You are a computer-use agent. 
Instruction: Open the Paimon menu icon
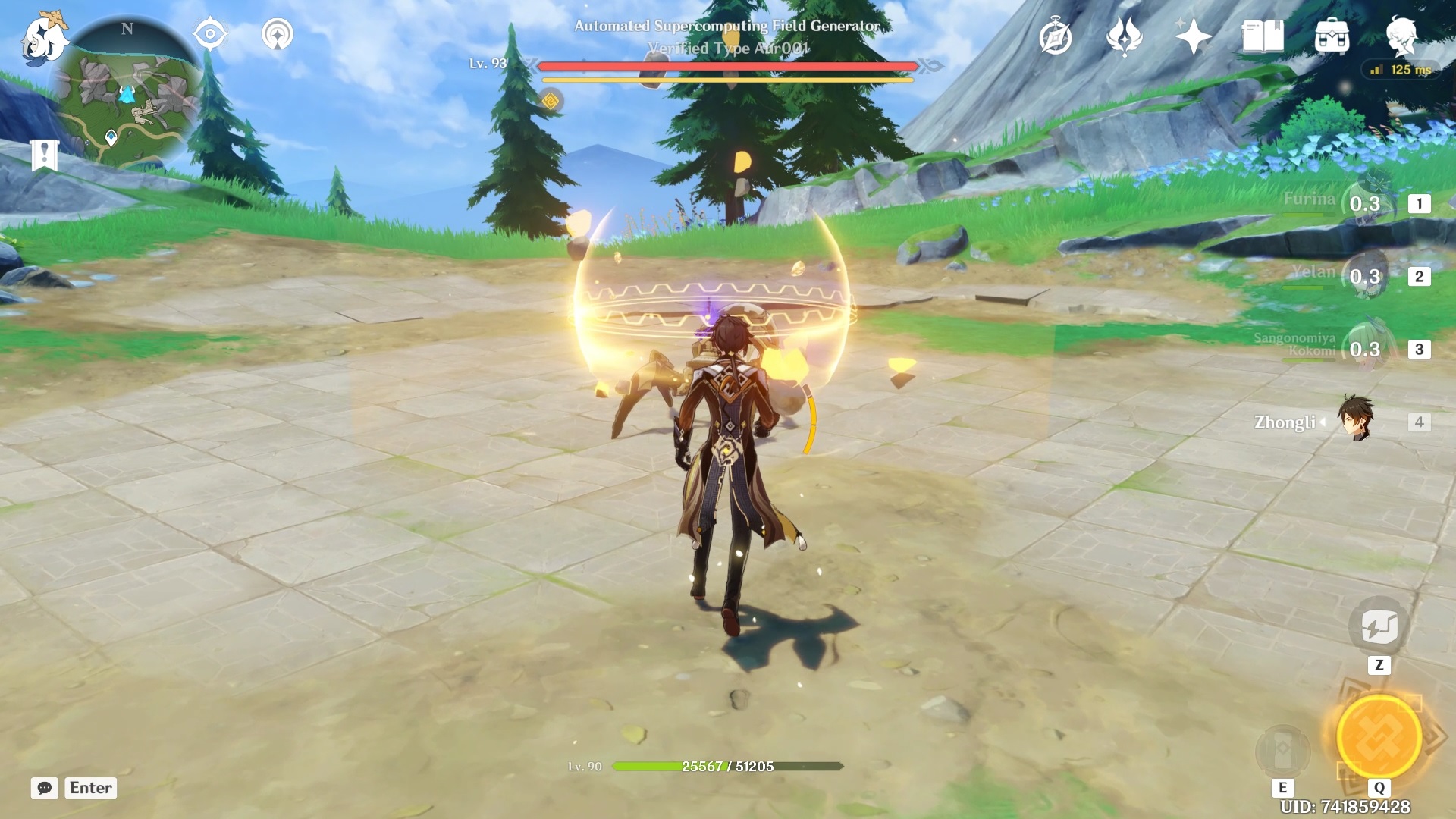[x=44, y=38]
